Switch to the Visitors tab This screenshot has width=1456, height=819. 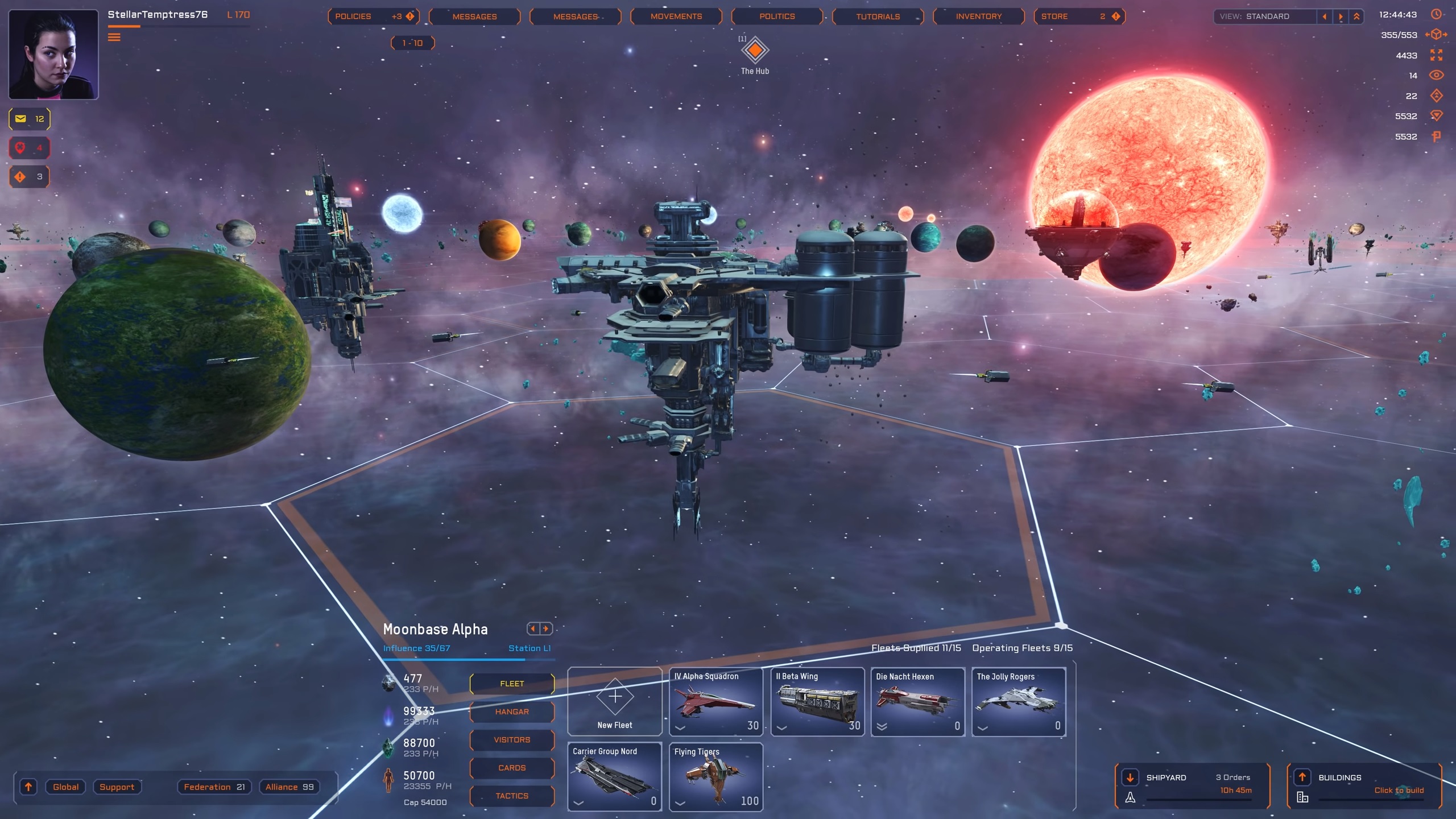pos(512,739)
